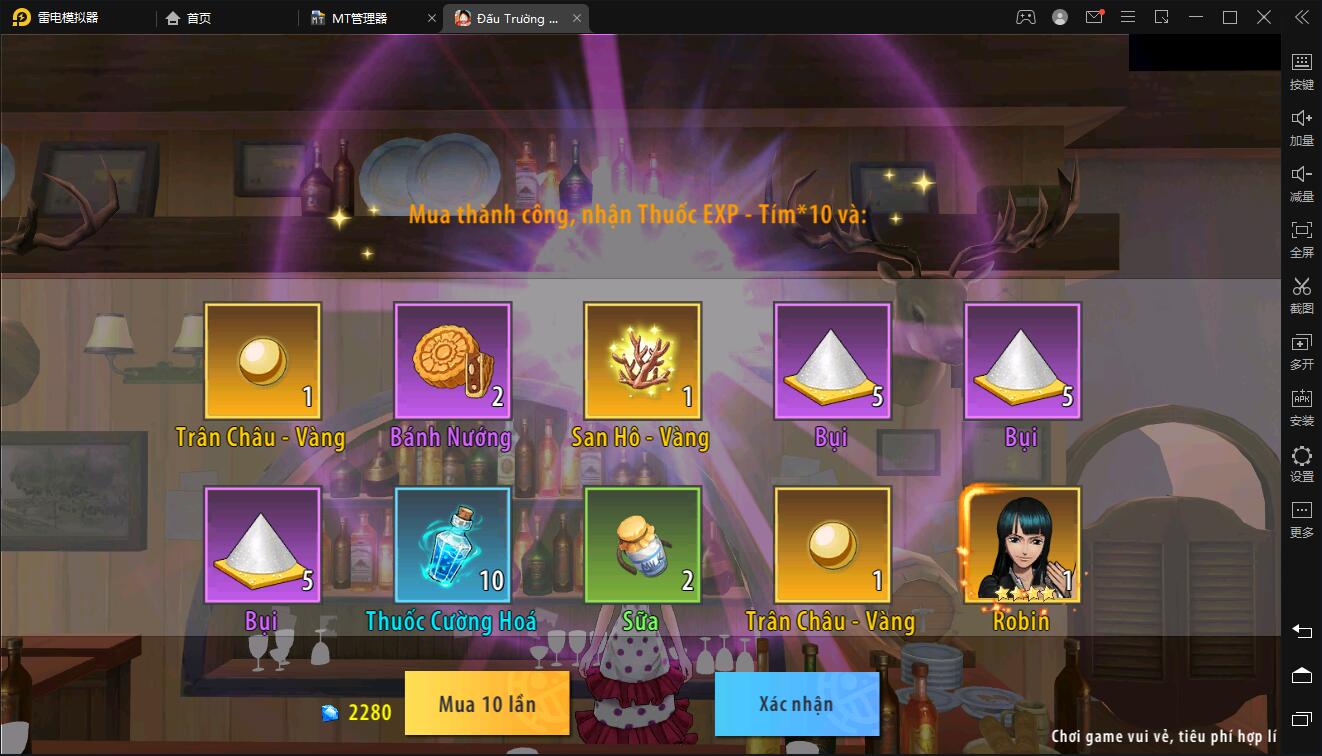
Task: Select the Robin hero card
Action: (x=1021, y=545)
